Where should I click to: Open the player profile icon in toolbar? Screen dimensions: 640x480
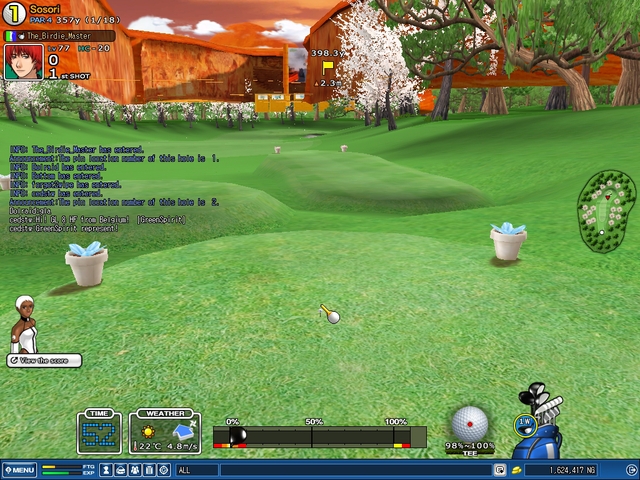click(x=106, y=470)
